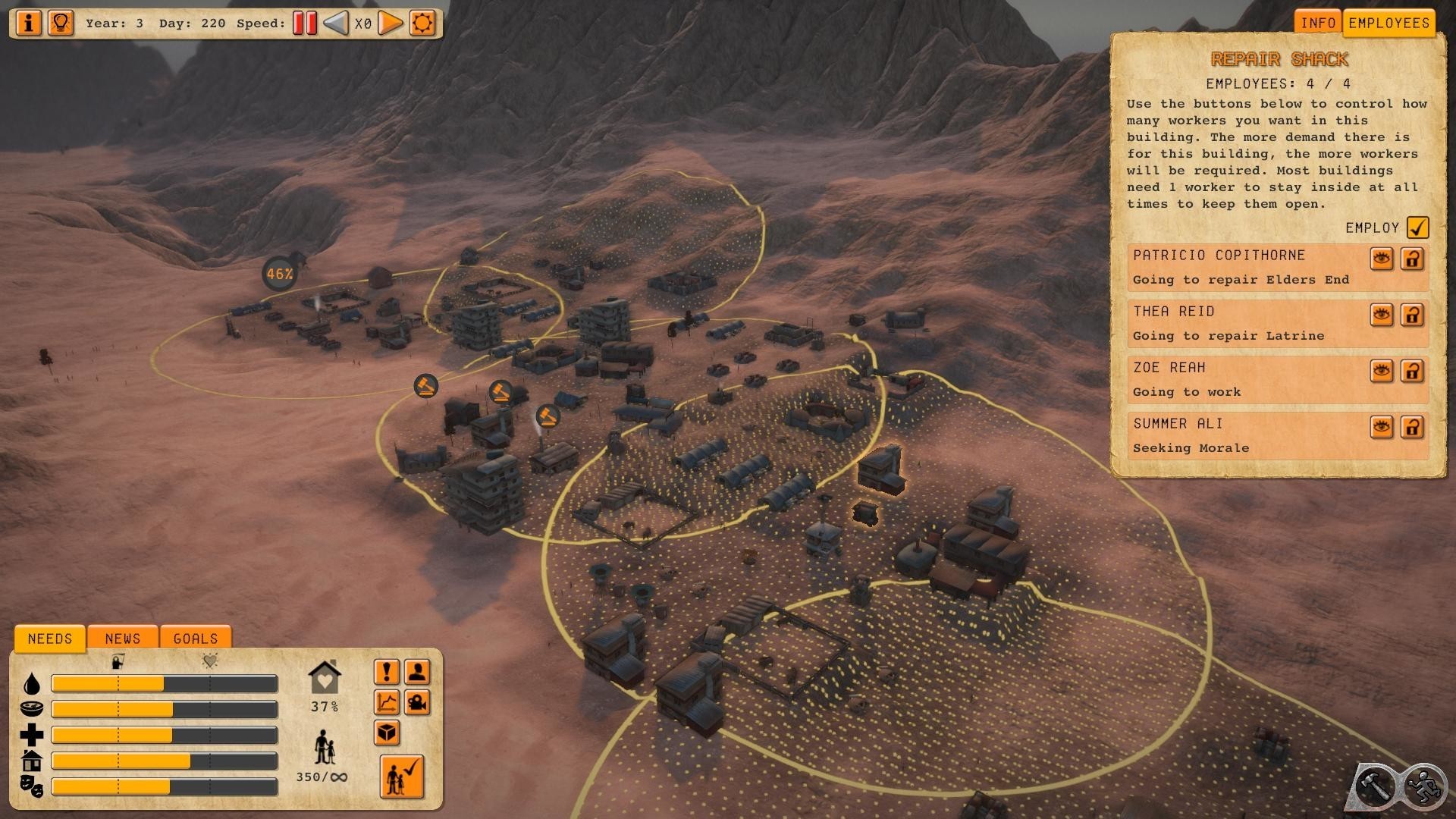Select the EMPLOYEES tab
Image resolution: width=1456 pixels, height=819 pixels.
[x=1389, y=23]
